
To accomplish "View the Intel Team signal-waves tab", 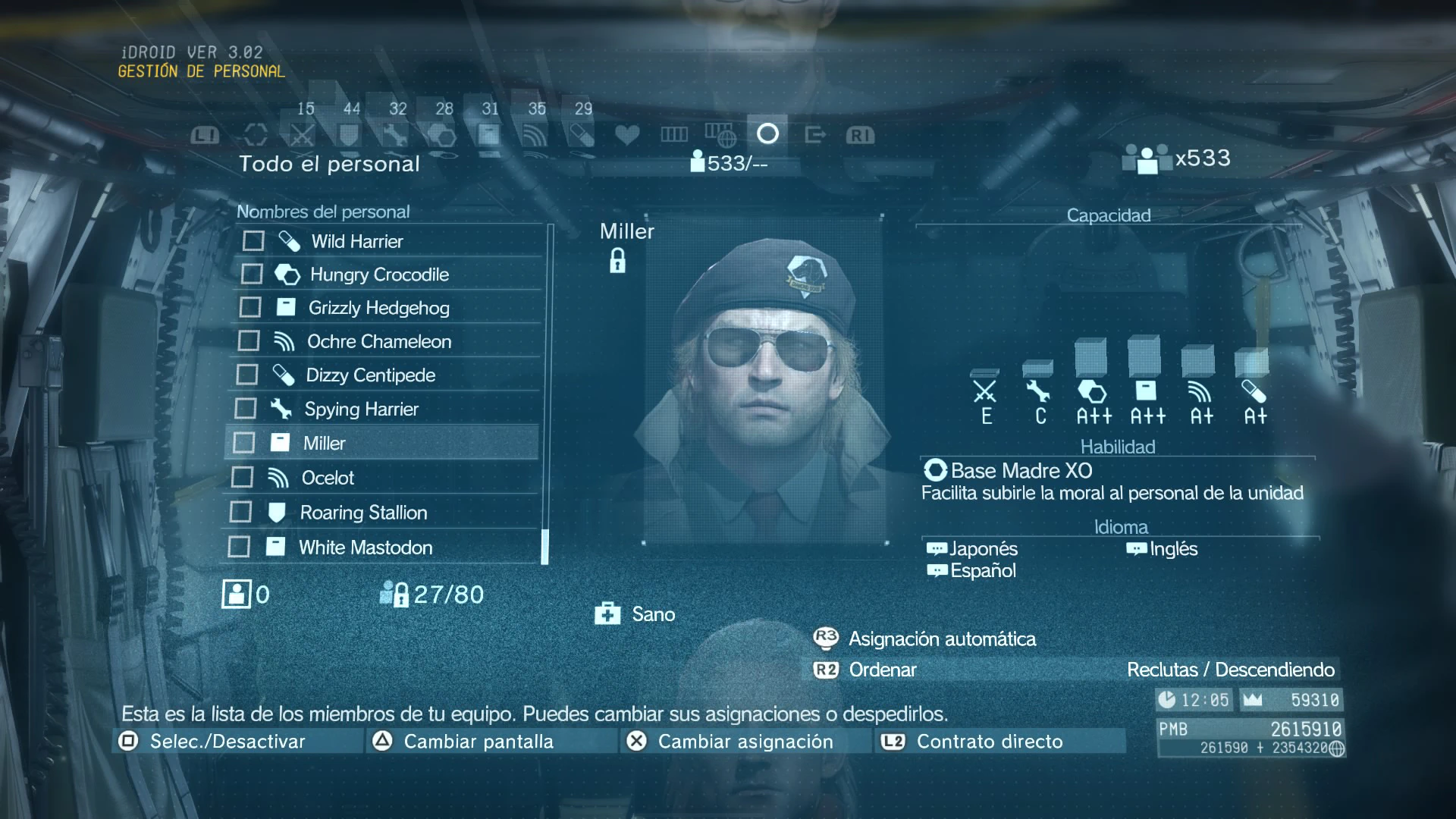I will pos(535,135).
